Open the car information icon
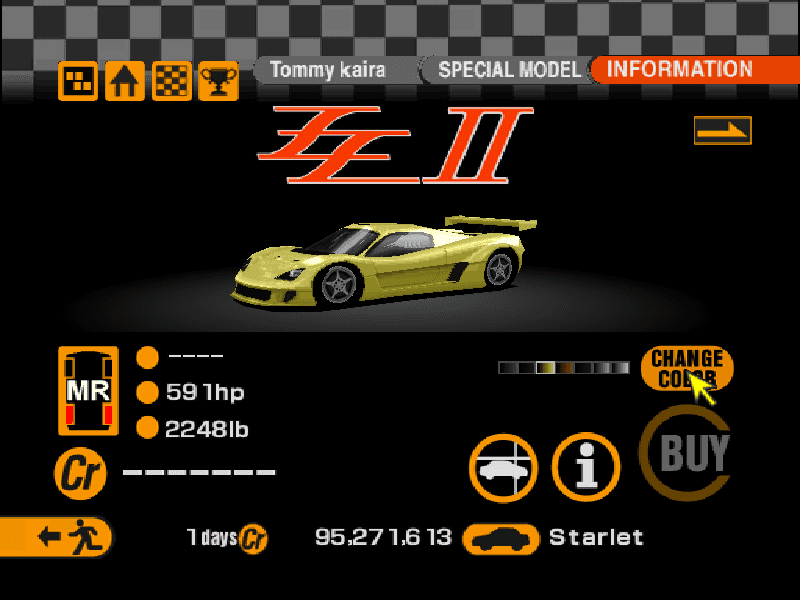The height and width of the screenshot is (600, 800). coord(587,468)
